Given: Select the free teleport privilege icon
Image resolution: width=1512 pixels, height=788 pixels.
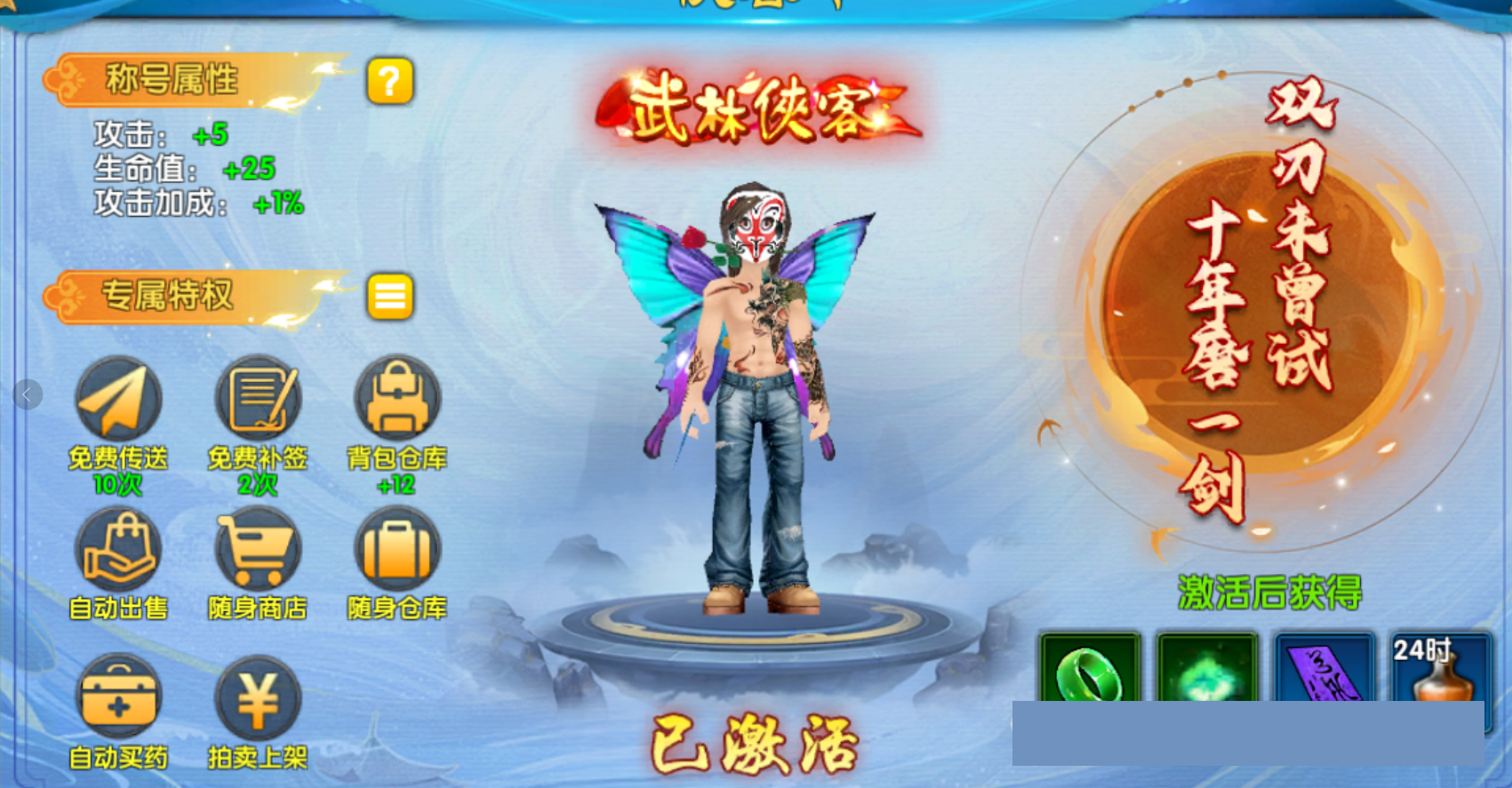Looking at the screenshot, I should pyautogui.click(x=118, y=399).
